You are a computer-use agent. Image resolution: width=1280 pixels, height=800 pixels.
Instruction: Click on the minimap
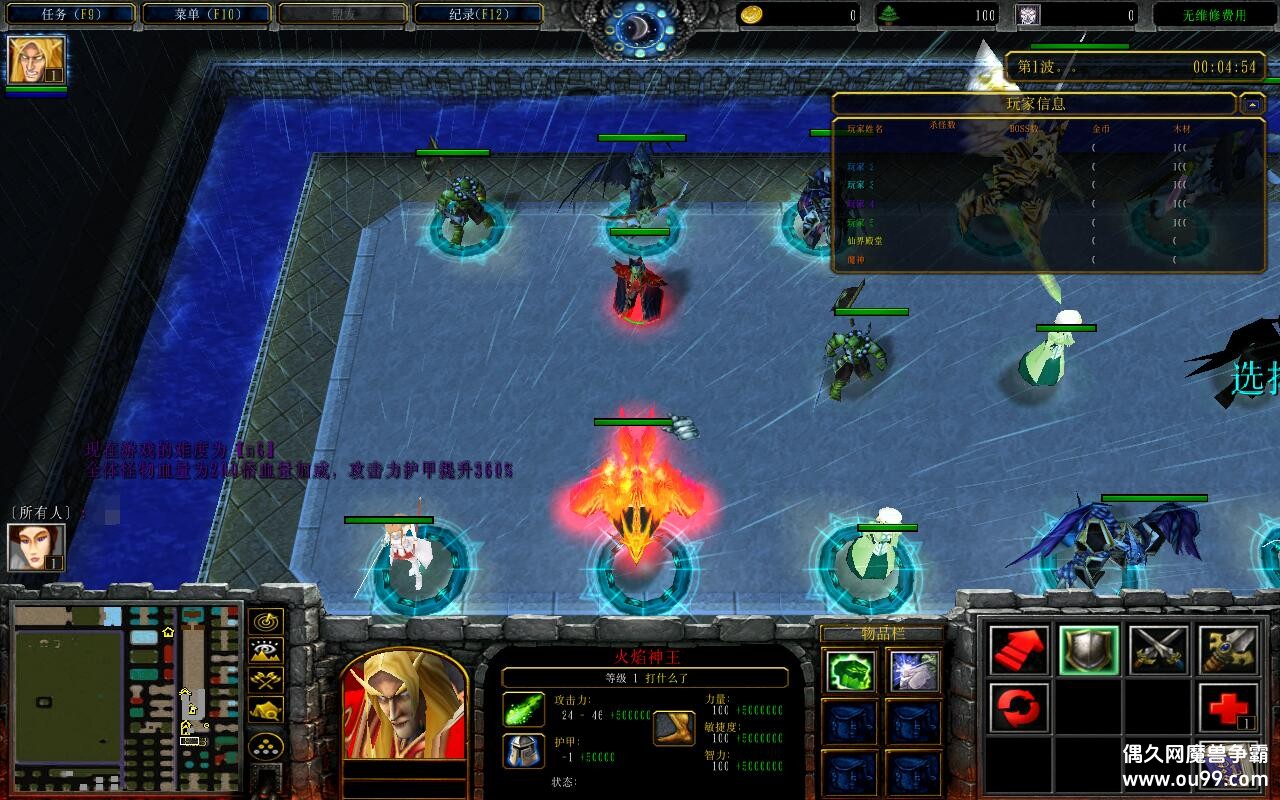tap(125, 697)
